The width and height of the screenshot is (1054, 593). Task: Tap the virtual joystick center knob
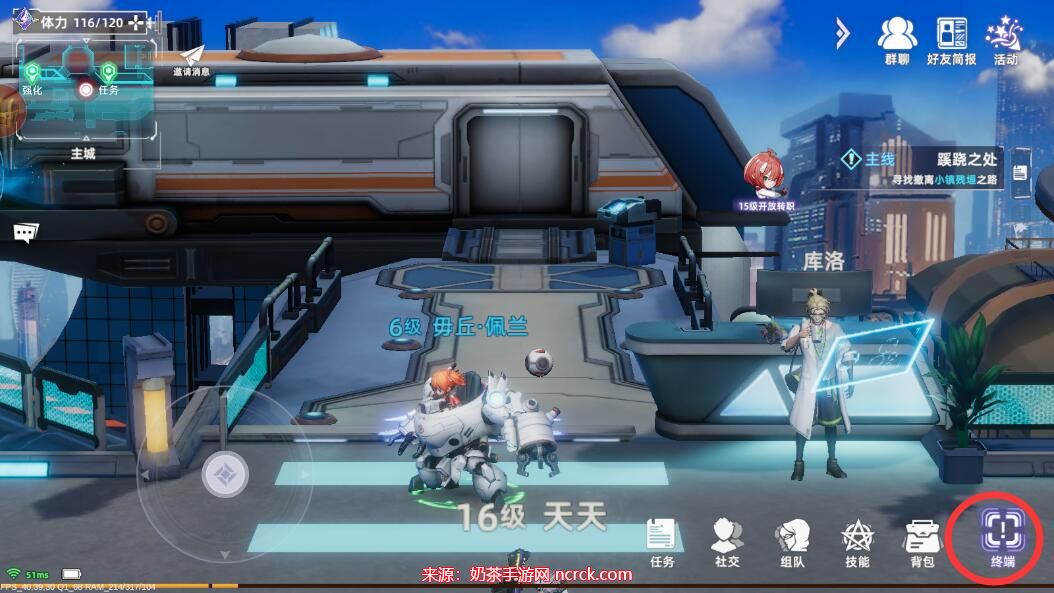[225, 473]
